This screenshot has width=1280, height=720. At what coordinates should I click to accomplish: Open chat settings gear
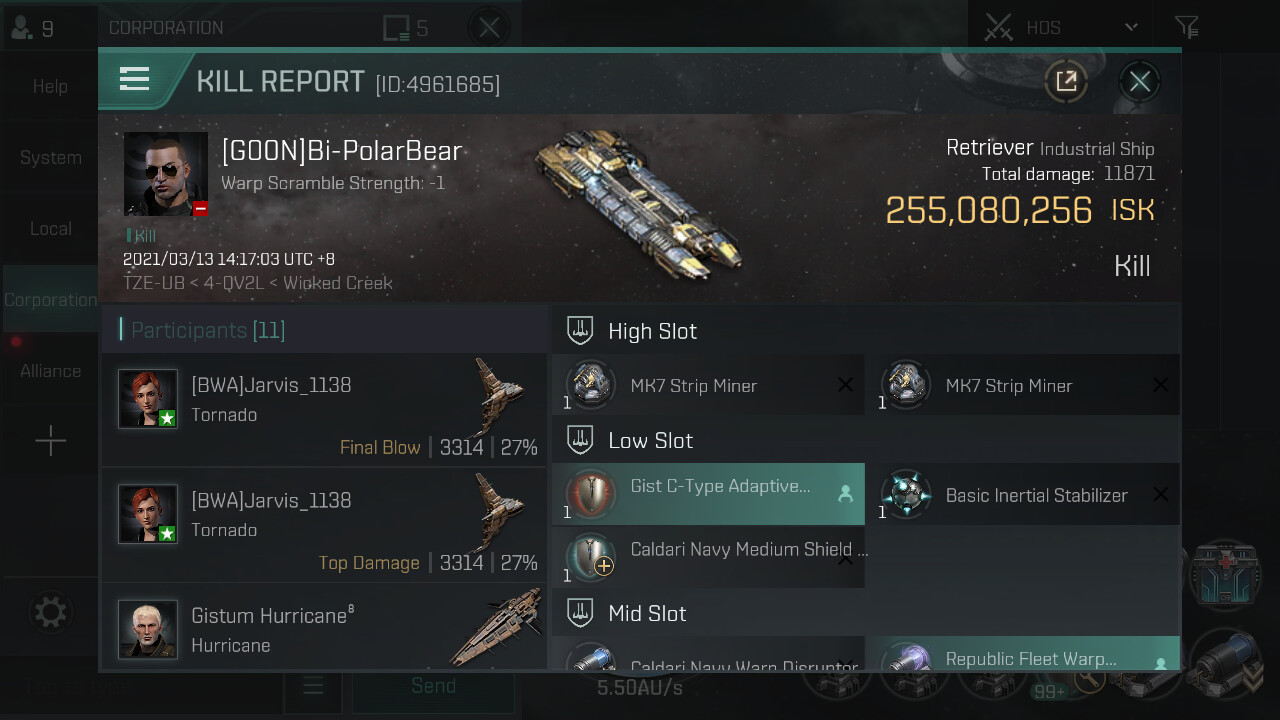pos(50,611)
